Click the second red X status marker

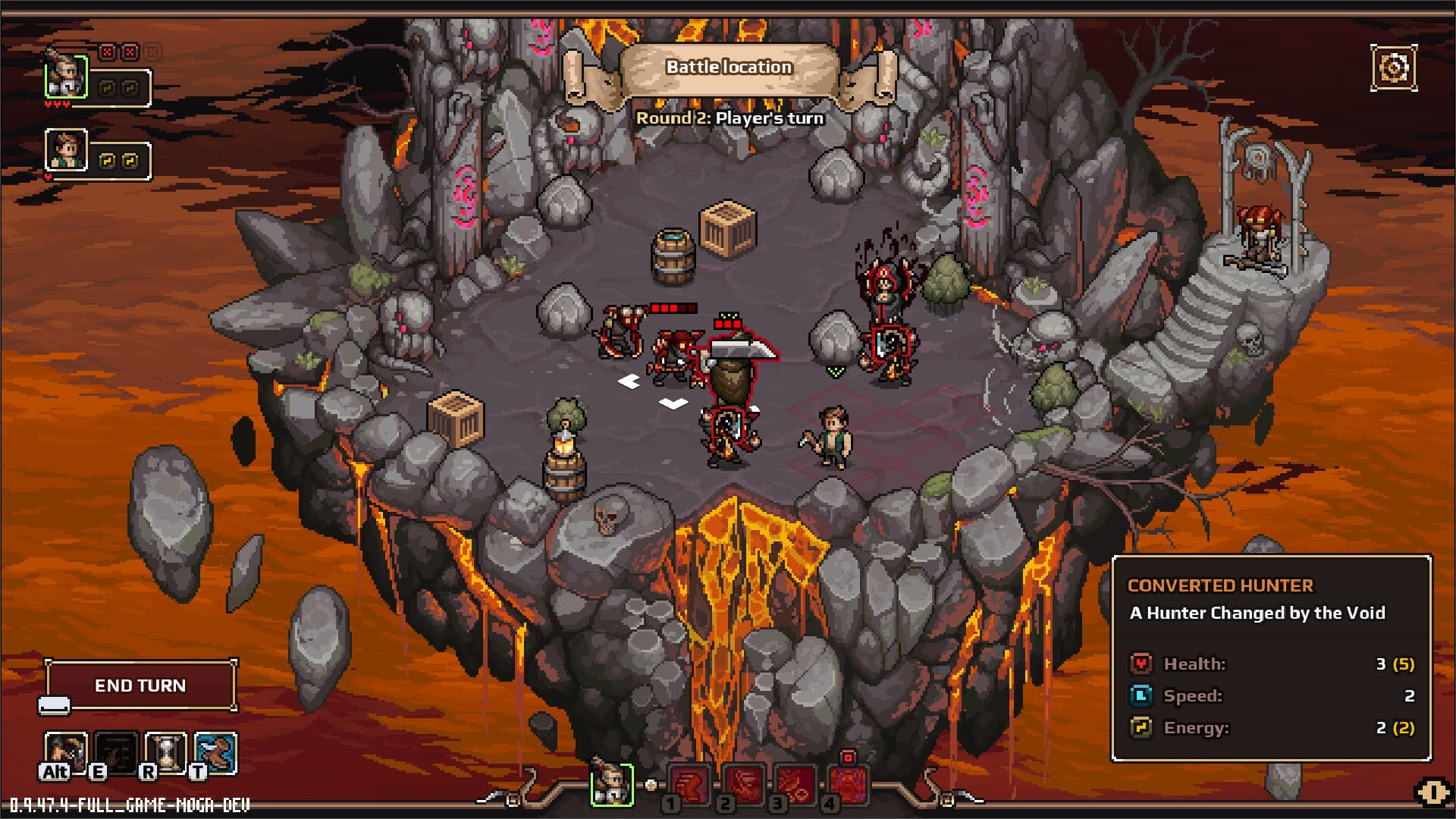tap(130, 52)
